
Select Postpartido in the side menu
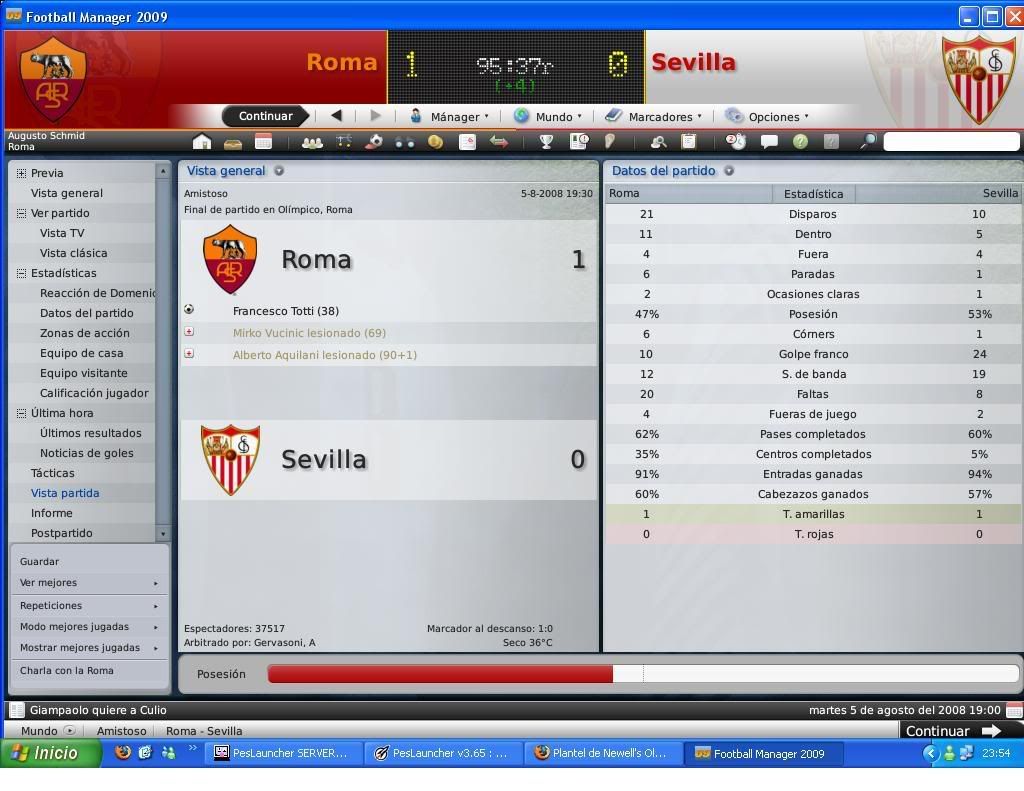(x=61, y=533)
